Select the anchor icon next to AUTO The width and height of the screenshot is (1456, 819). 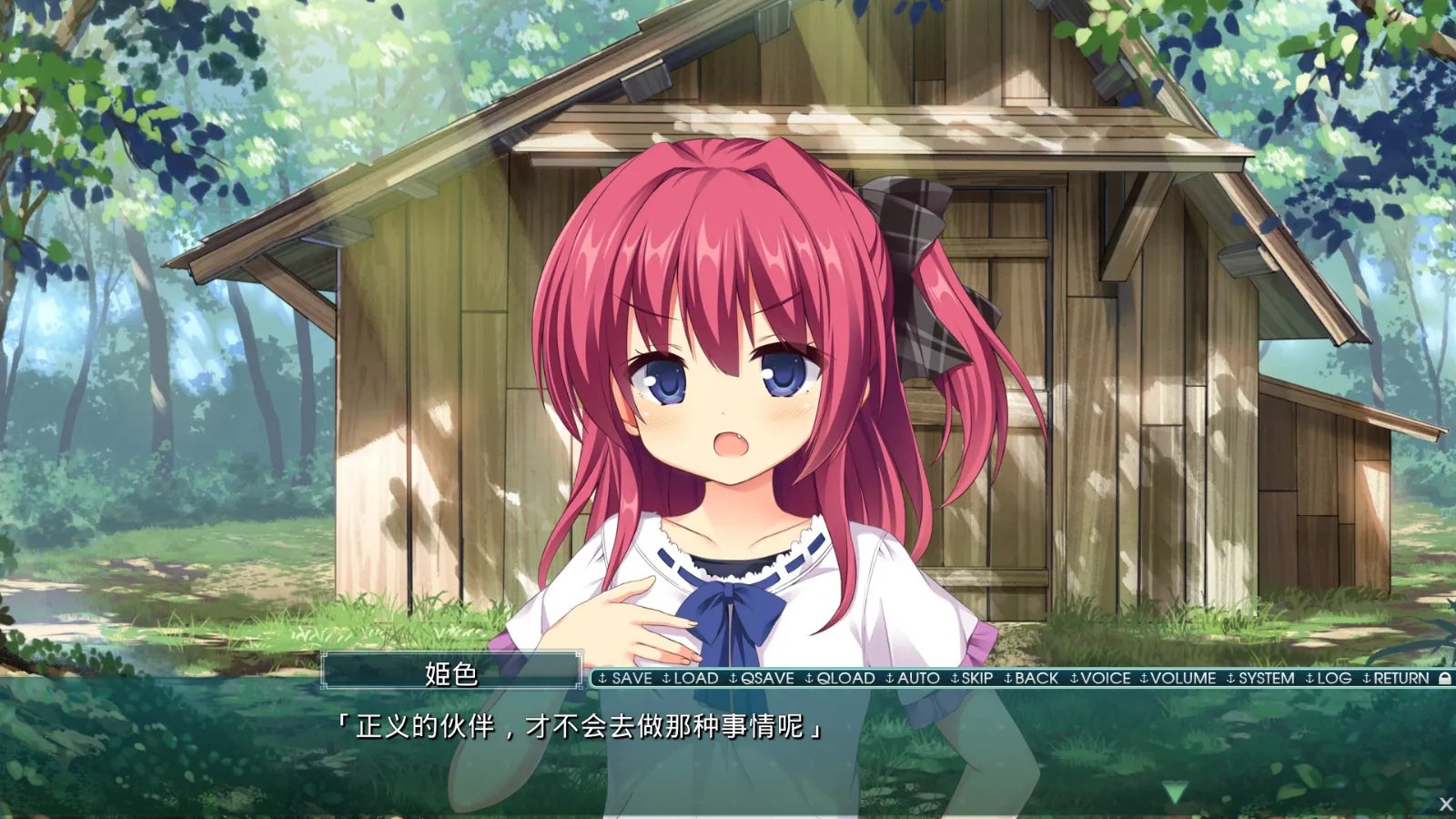pyautogui.click(x=891, y=679)
